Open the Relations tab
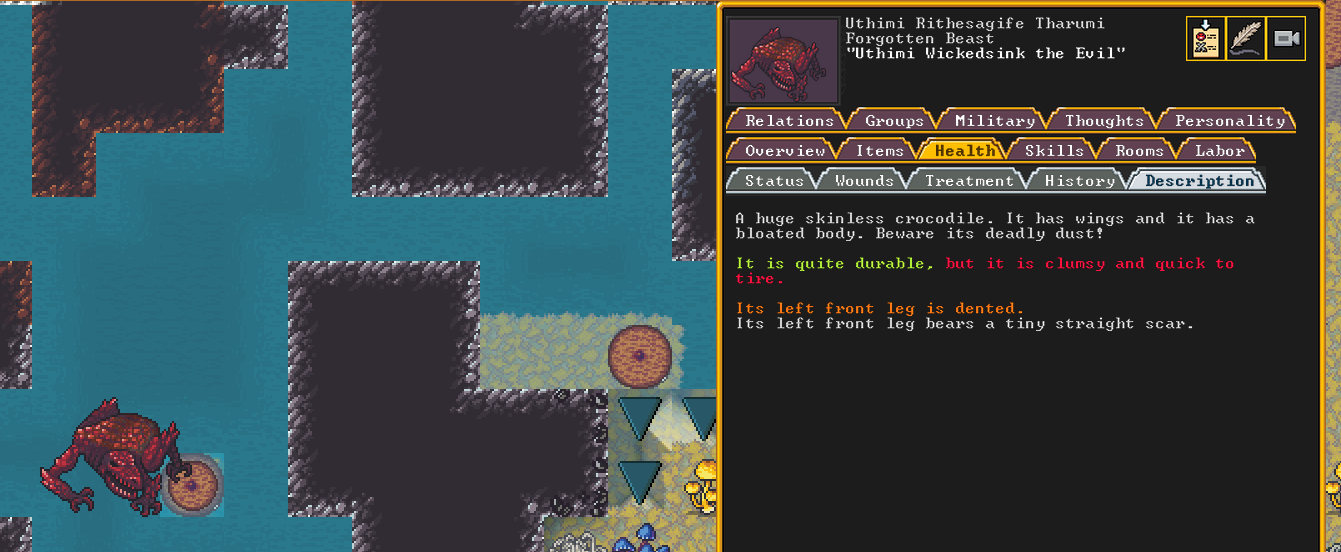 789,121
